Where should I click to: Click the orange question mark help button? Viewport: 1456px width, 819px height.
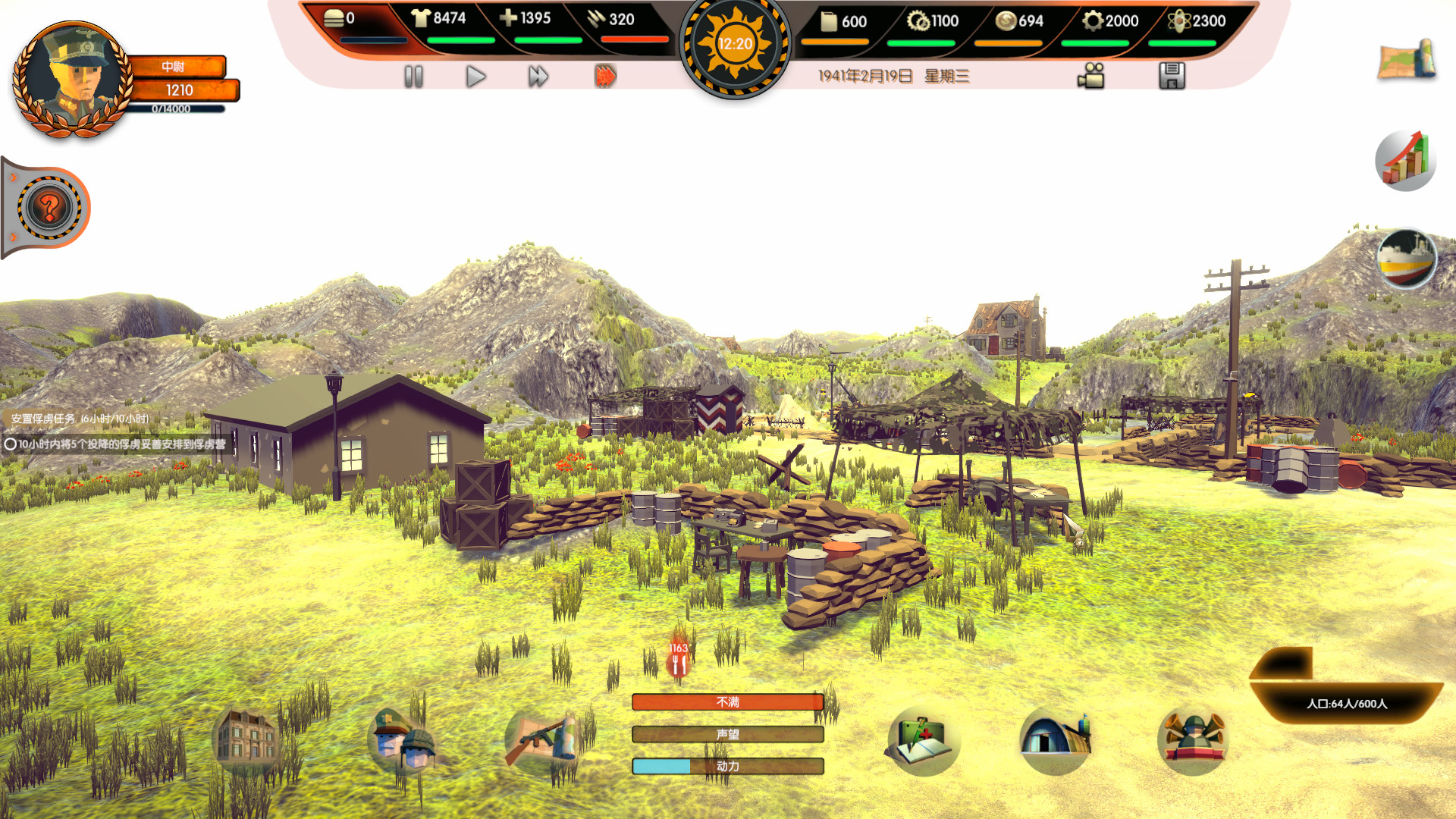pos(49,207)
